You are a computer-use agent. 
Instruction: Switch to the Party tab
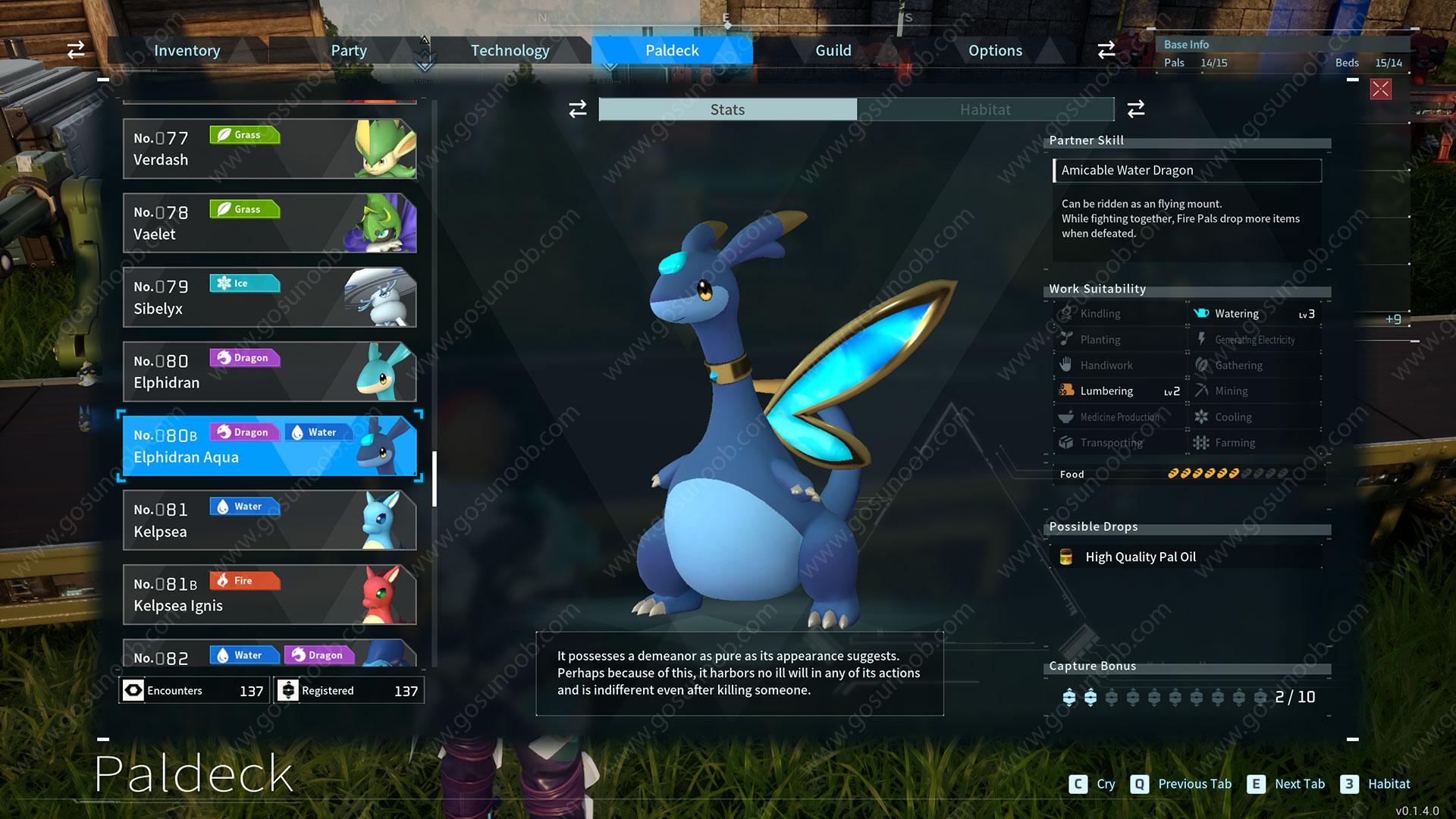click(348, 51)
